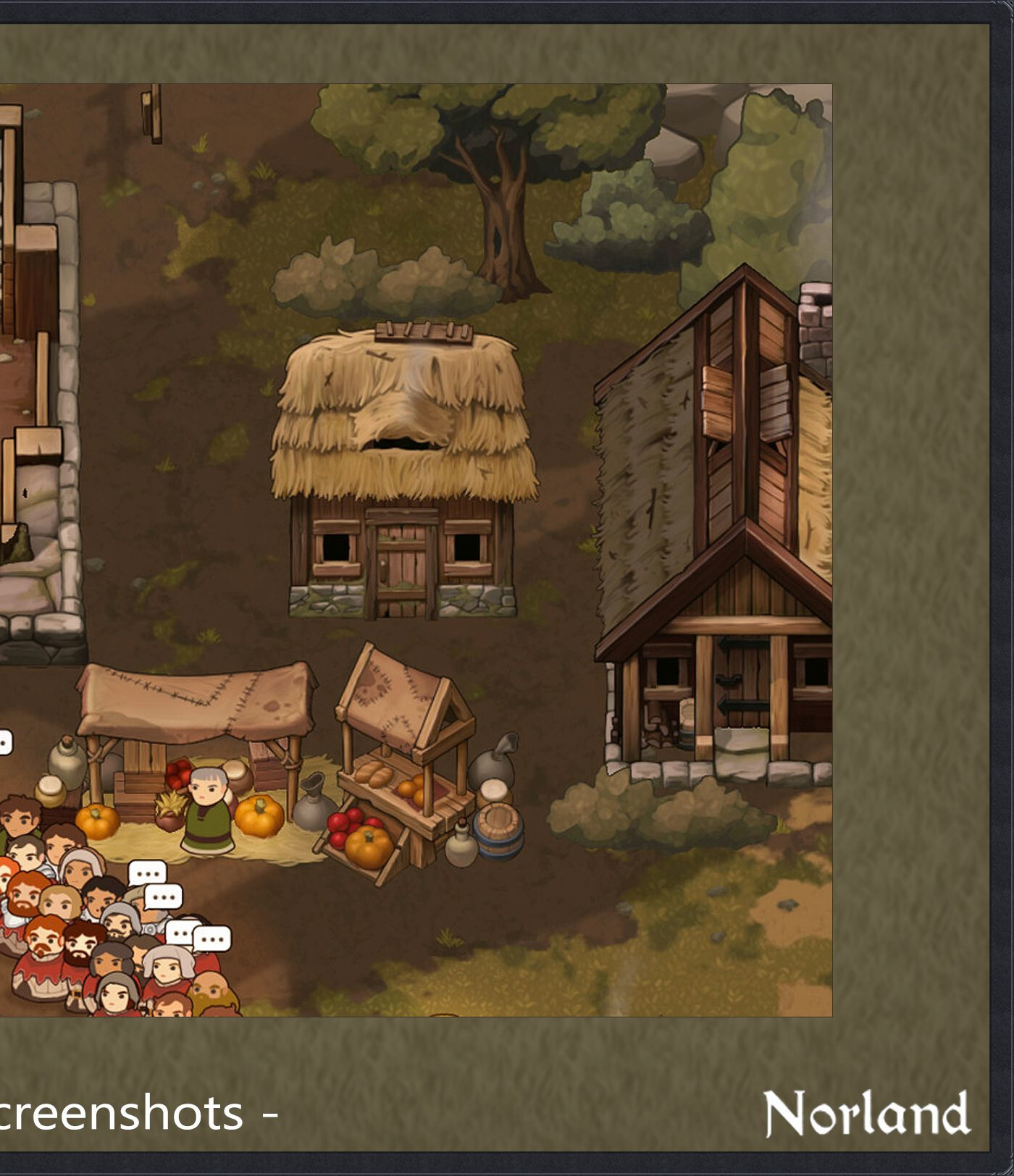
Task: Open the village market screenshot image
Action: point(416,550)
